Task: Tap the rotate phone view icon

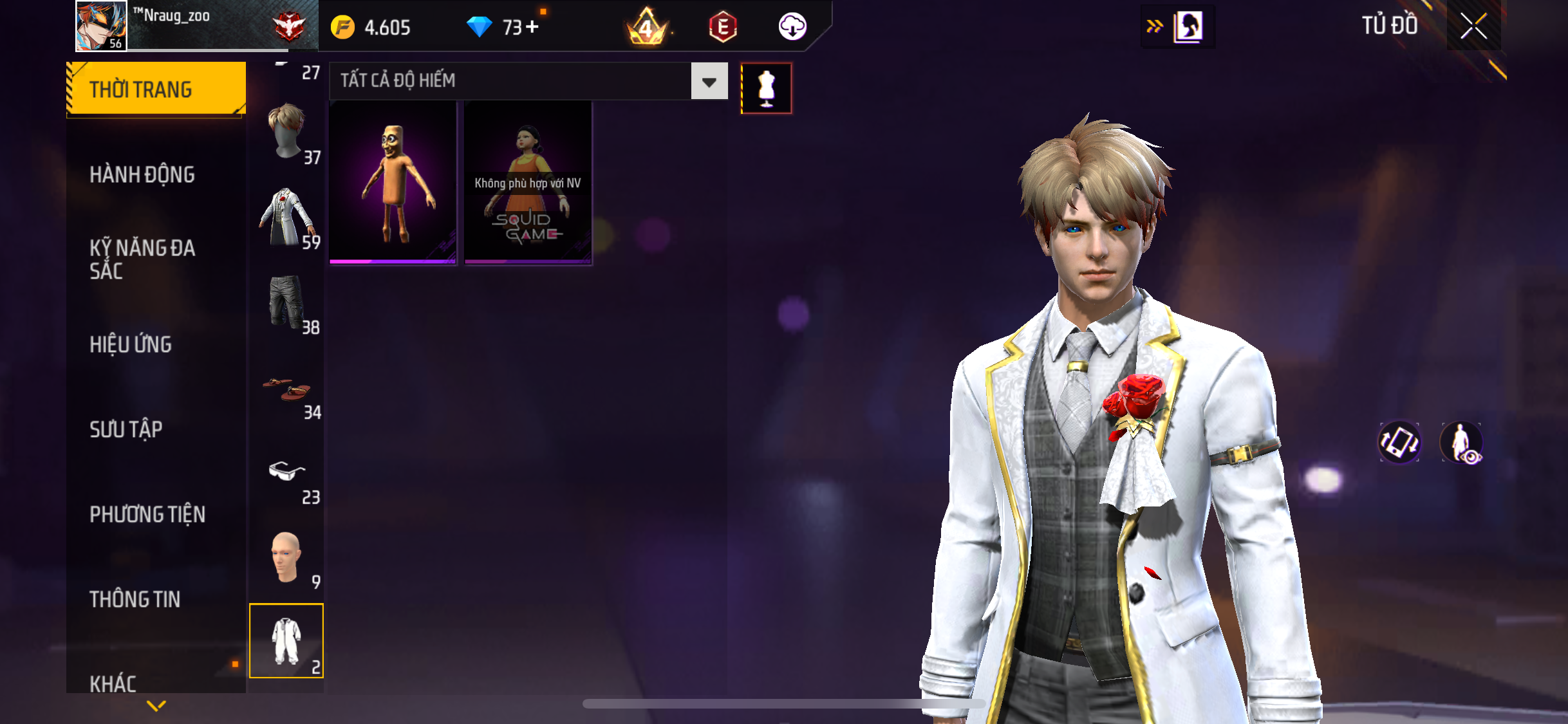Action: tap(1399, 442)
